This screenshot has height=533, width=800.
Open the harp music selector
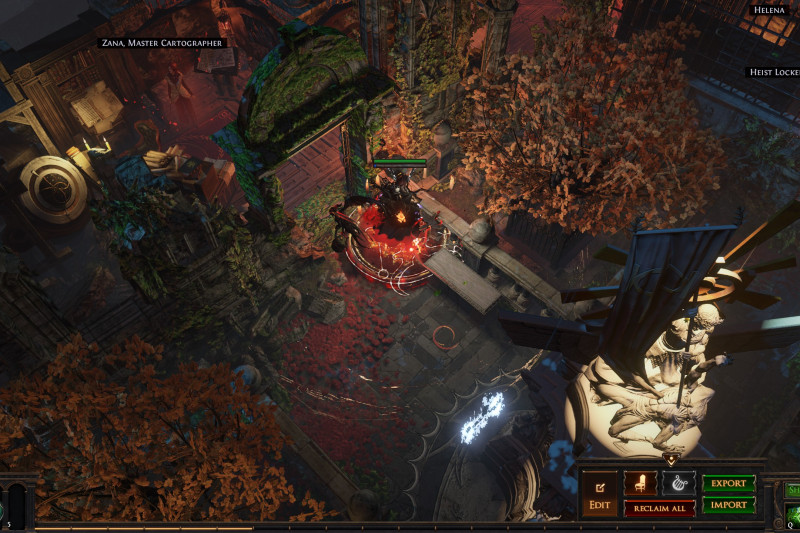(679, 483)
